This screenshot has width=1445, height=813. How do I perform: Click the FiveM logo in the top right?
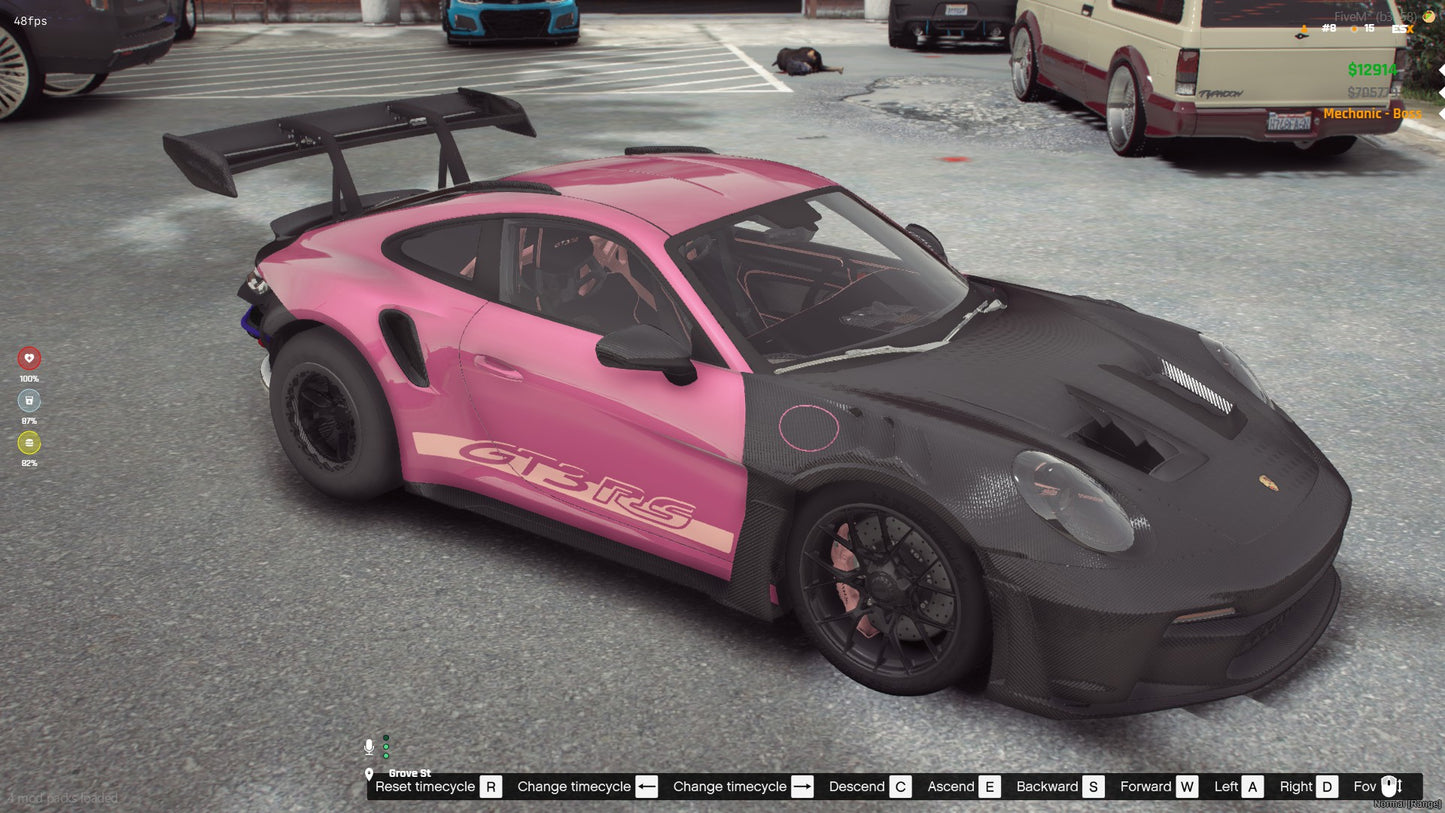click(x=1427, y=16)
